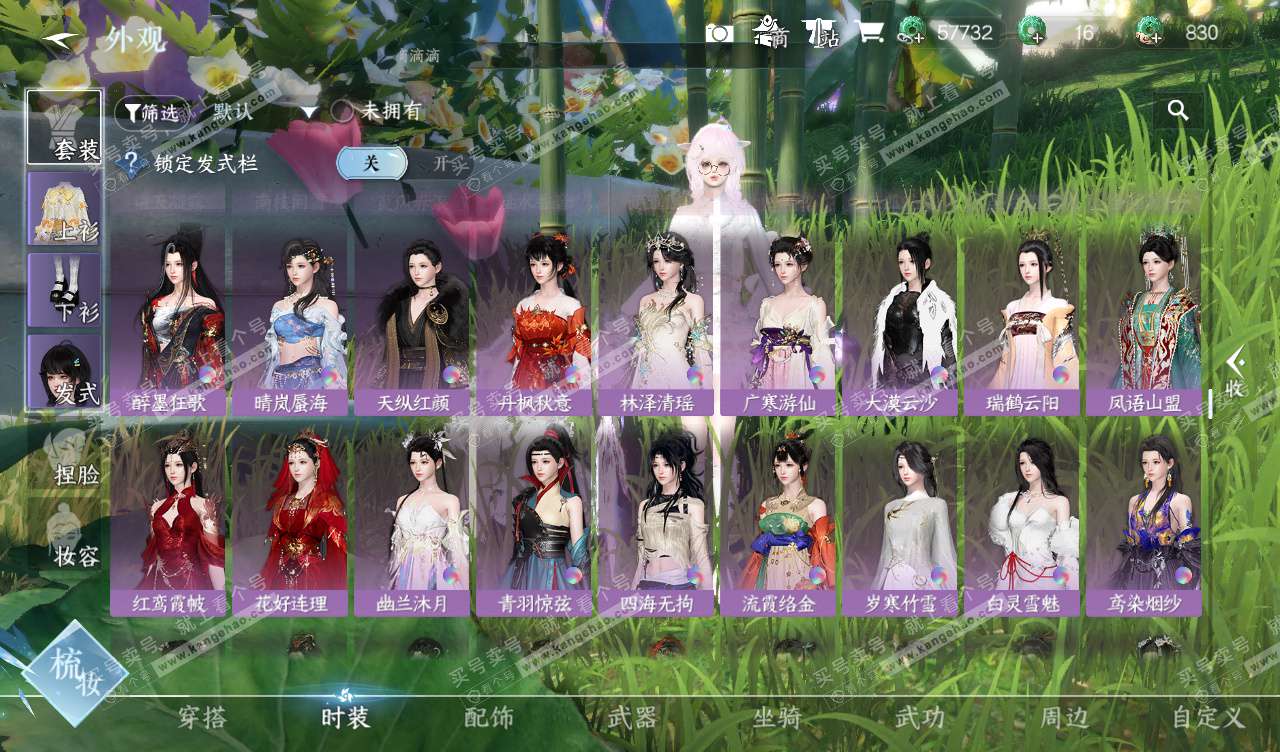This screenshot has width=1280, height=752.
Task: Open the shopping cart icon
Action: point(870,33)
